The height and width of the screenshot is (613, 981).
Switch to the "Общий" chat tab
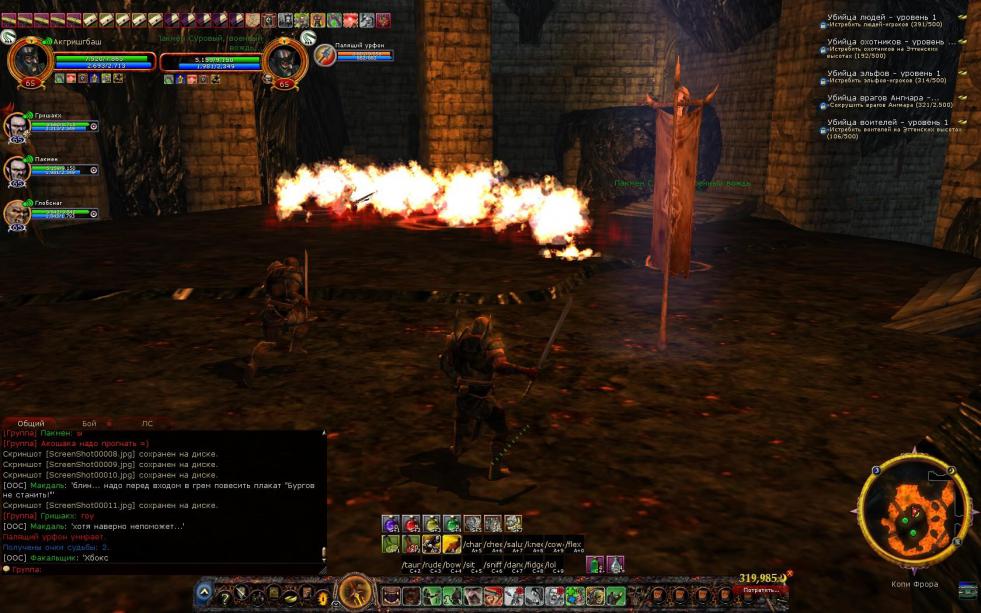31,424
